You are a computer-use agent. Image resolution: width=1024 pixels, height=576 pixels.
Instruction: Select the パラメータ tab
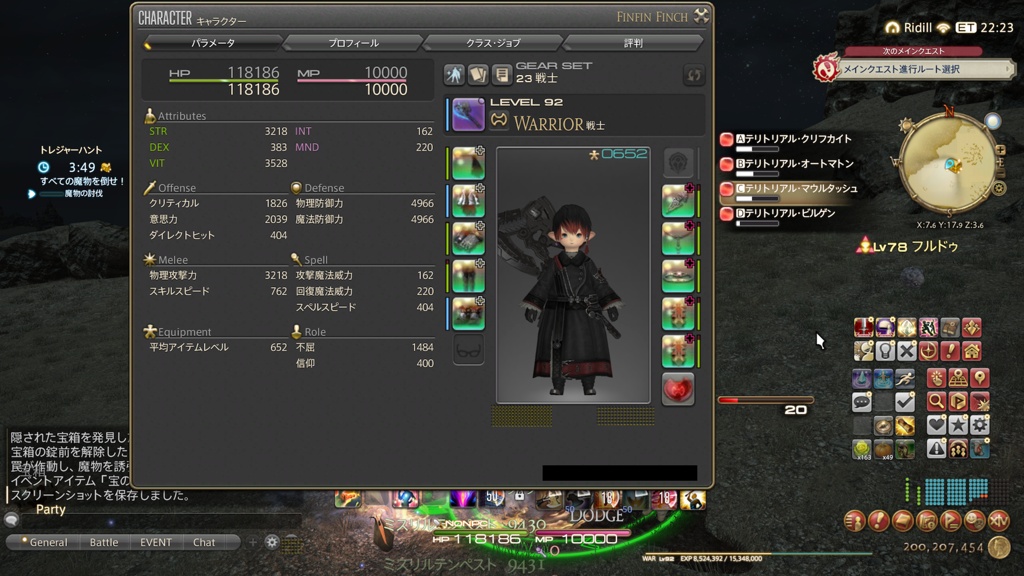(213, 43)
